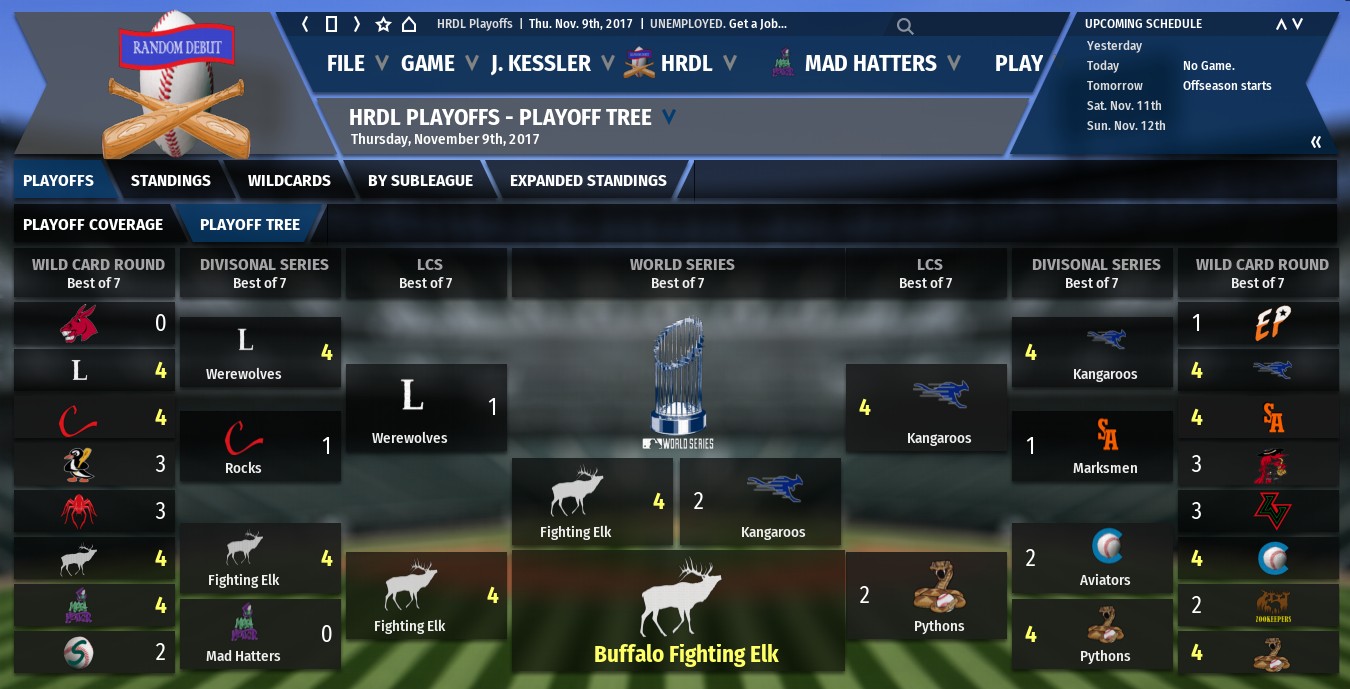Go back with the left arrow

(306, 24)
